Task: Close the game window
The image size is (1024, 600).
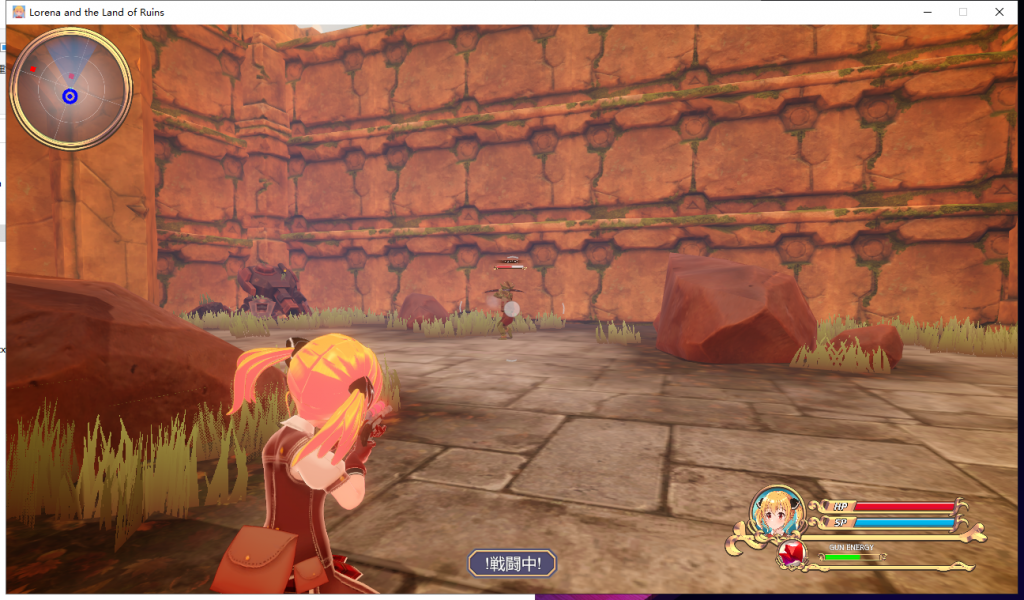Action: pos(999,12)
